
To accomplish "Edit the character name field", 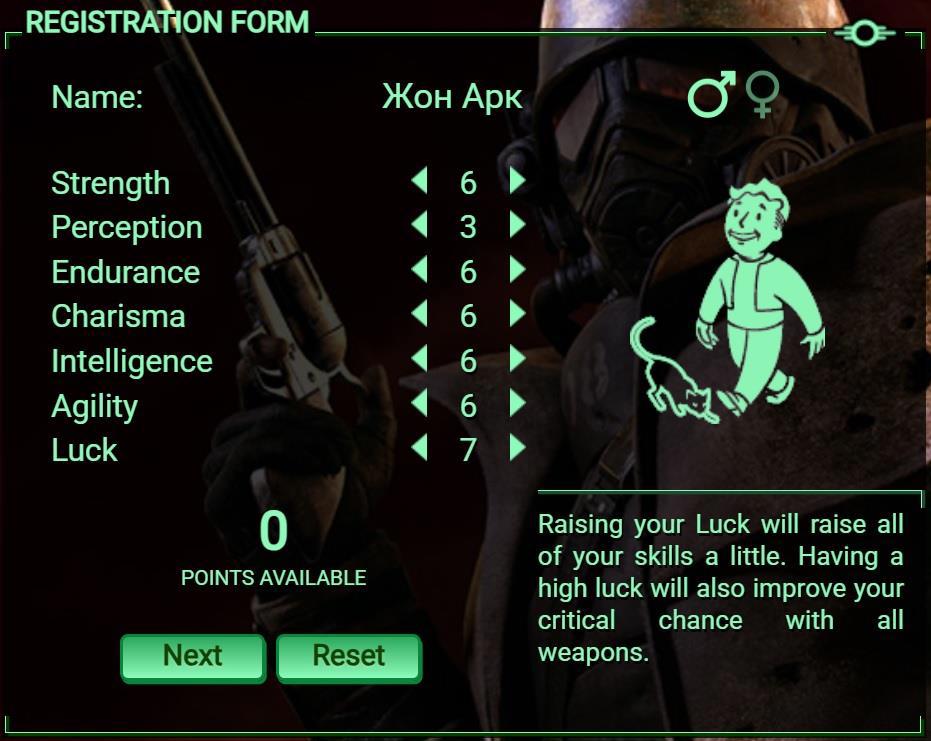I will (x=451, y=97).
